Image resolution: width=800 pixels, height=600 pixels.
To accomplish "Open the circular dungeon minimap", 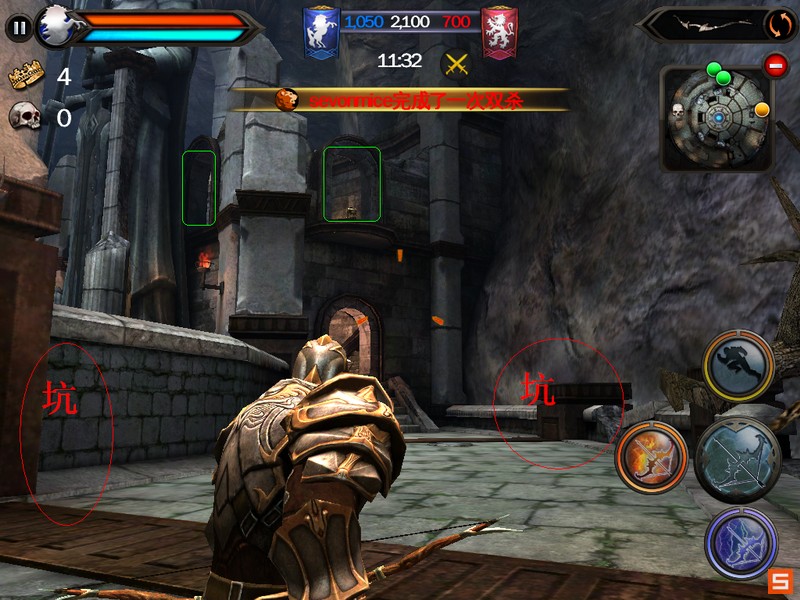I will pos(716,118).
